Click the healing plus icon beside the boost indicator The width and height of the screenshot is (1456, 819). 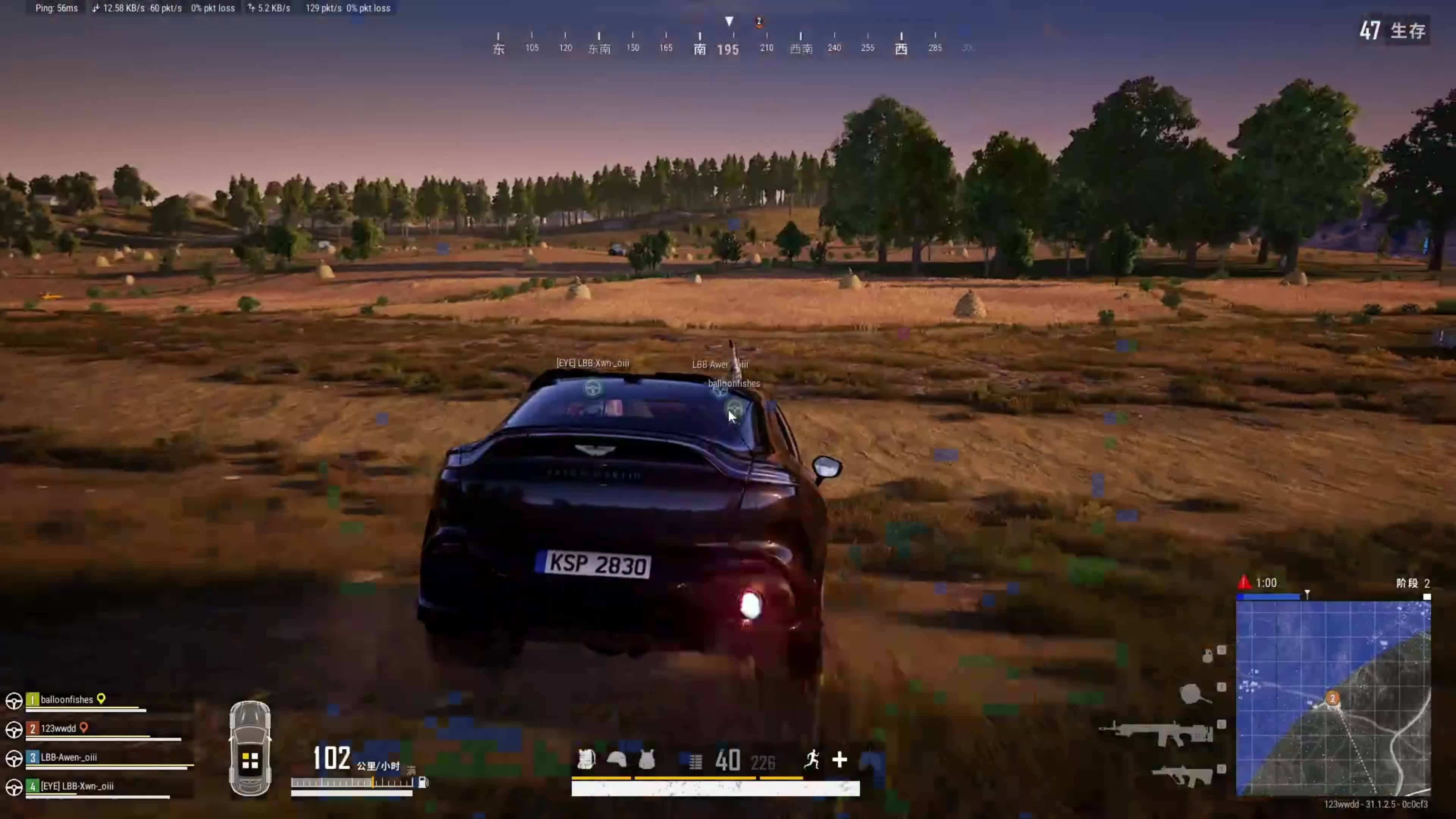pyautogui.click(x=841, y=760)
